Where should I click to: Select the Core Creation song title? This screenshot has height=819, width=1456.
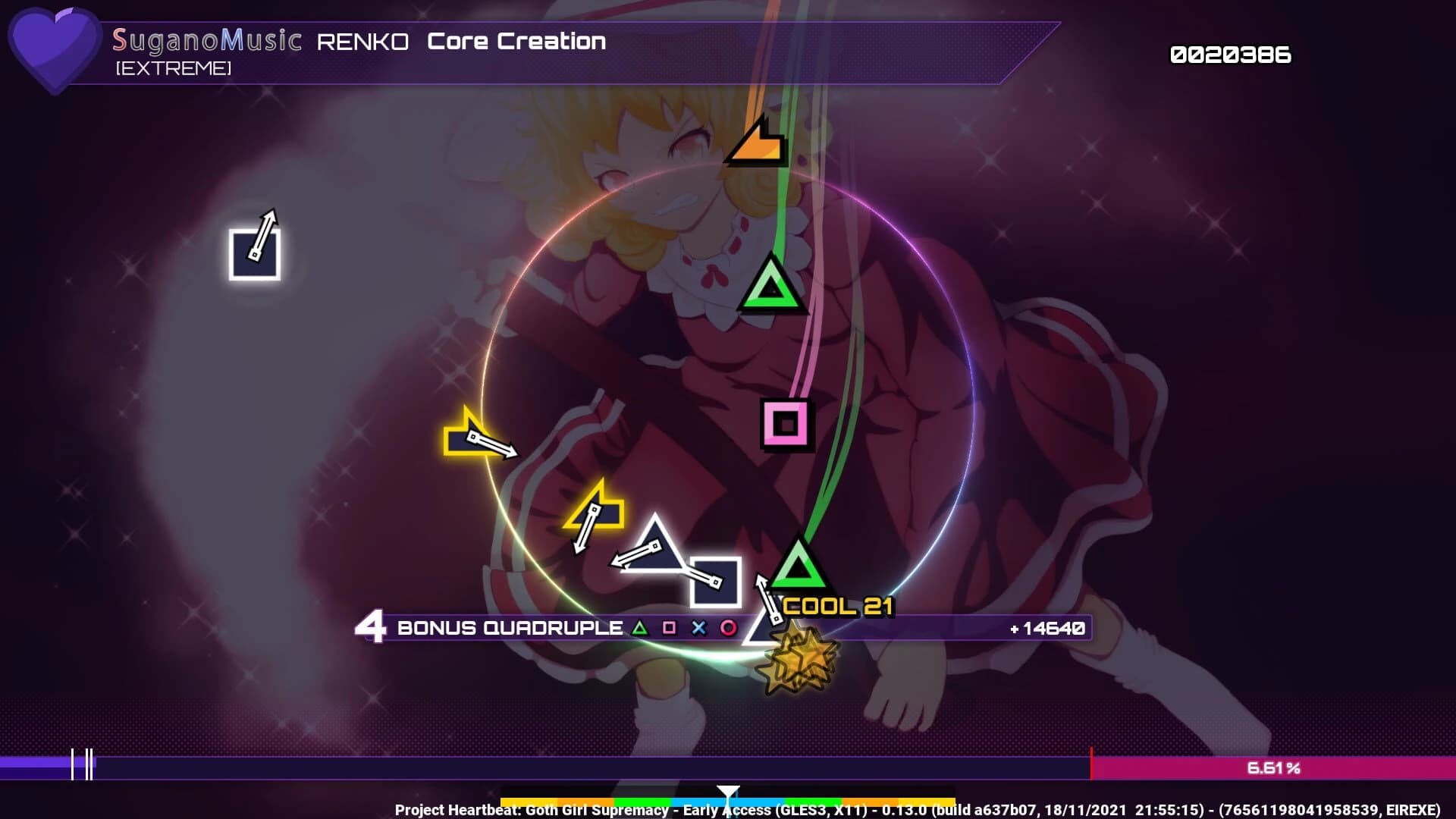coord(516,42)
